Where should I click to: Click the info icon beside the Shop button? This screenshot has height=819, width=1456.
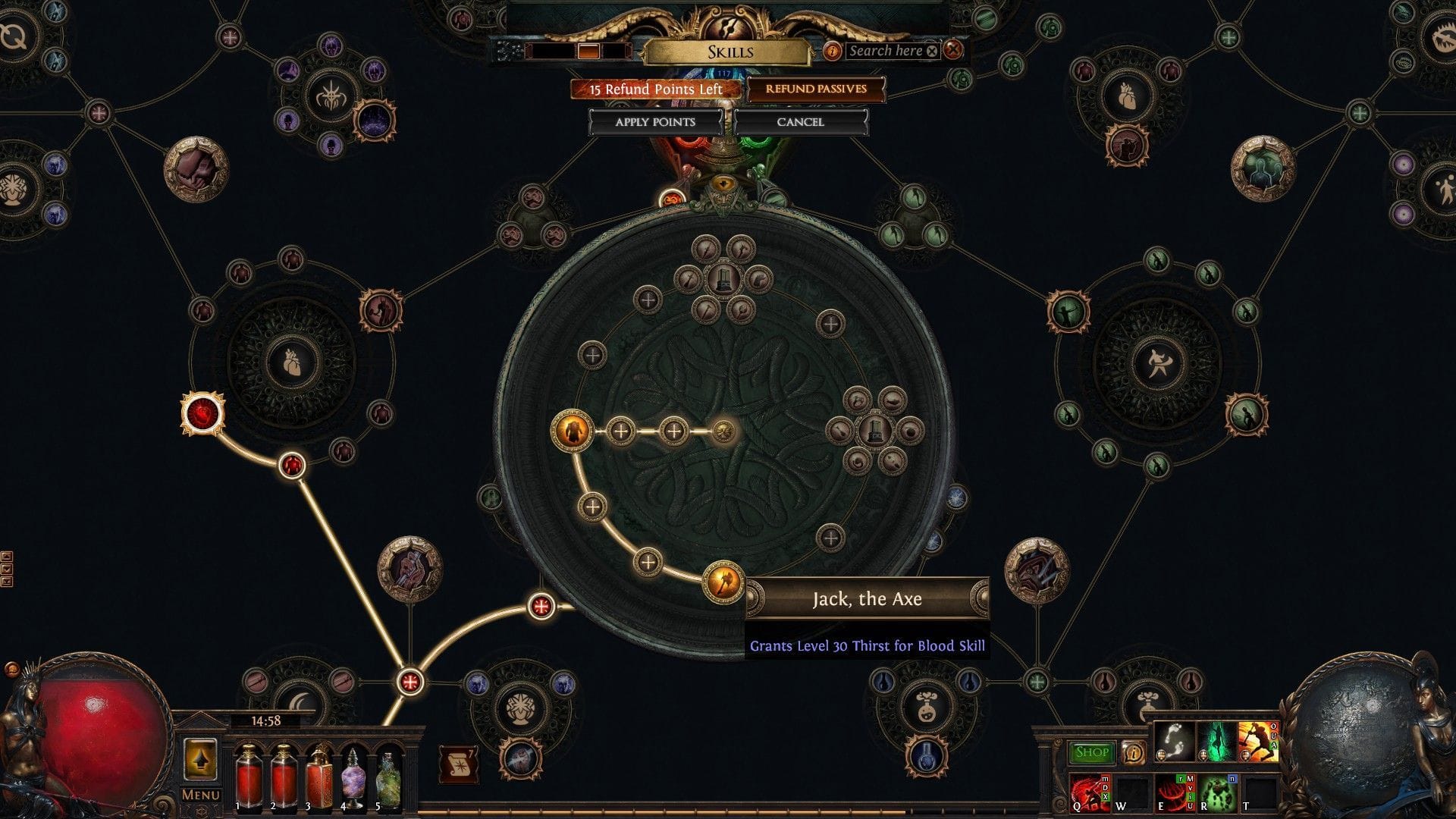[x=1133, y=752]
